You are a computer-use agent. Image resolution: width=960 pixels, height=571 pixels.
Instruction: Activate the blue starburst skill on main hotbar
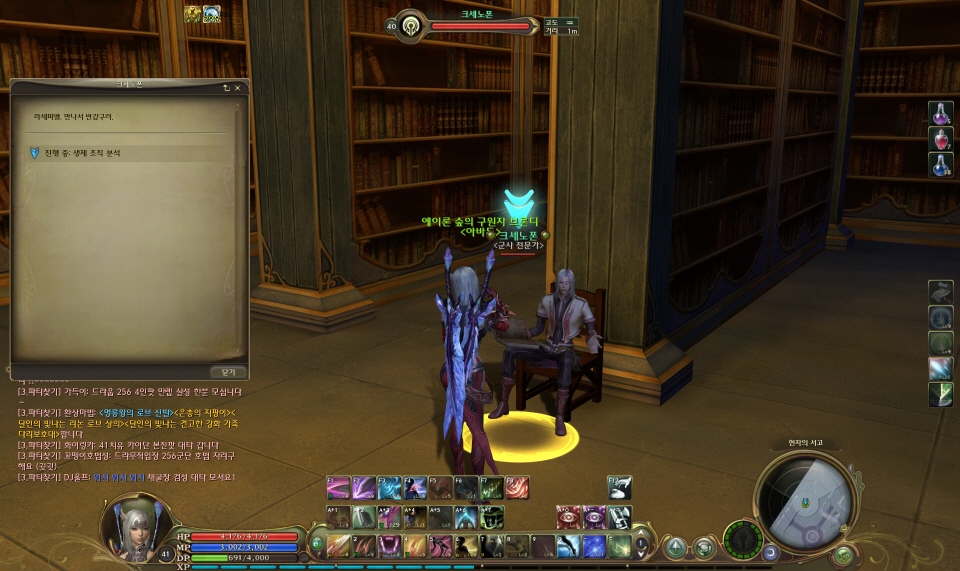coord(595,546)
